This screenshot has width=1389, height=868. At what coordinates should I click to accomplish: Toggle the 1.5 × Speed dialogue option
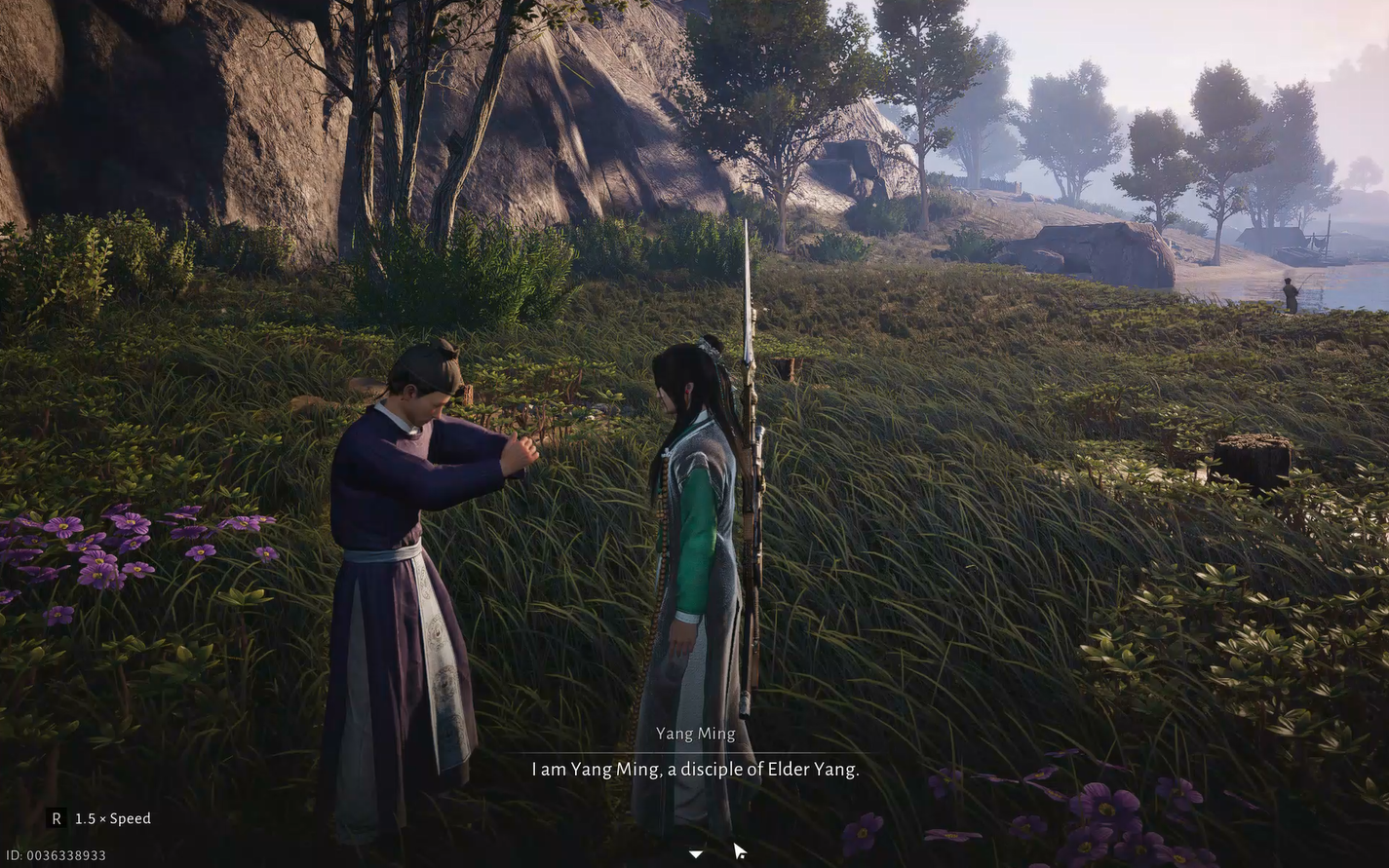coord(100,818)
